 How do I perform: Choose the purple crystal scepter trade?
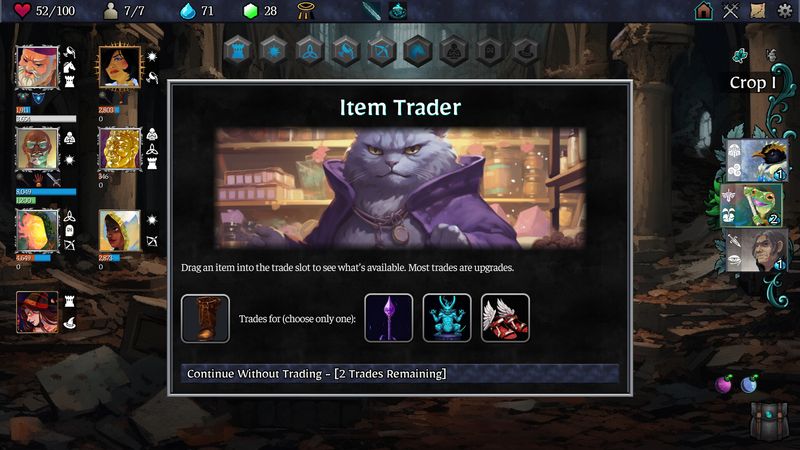(389, 318)
